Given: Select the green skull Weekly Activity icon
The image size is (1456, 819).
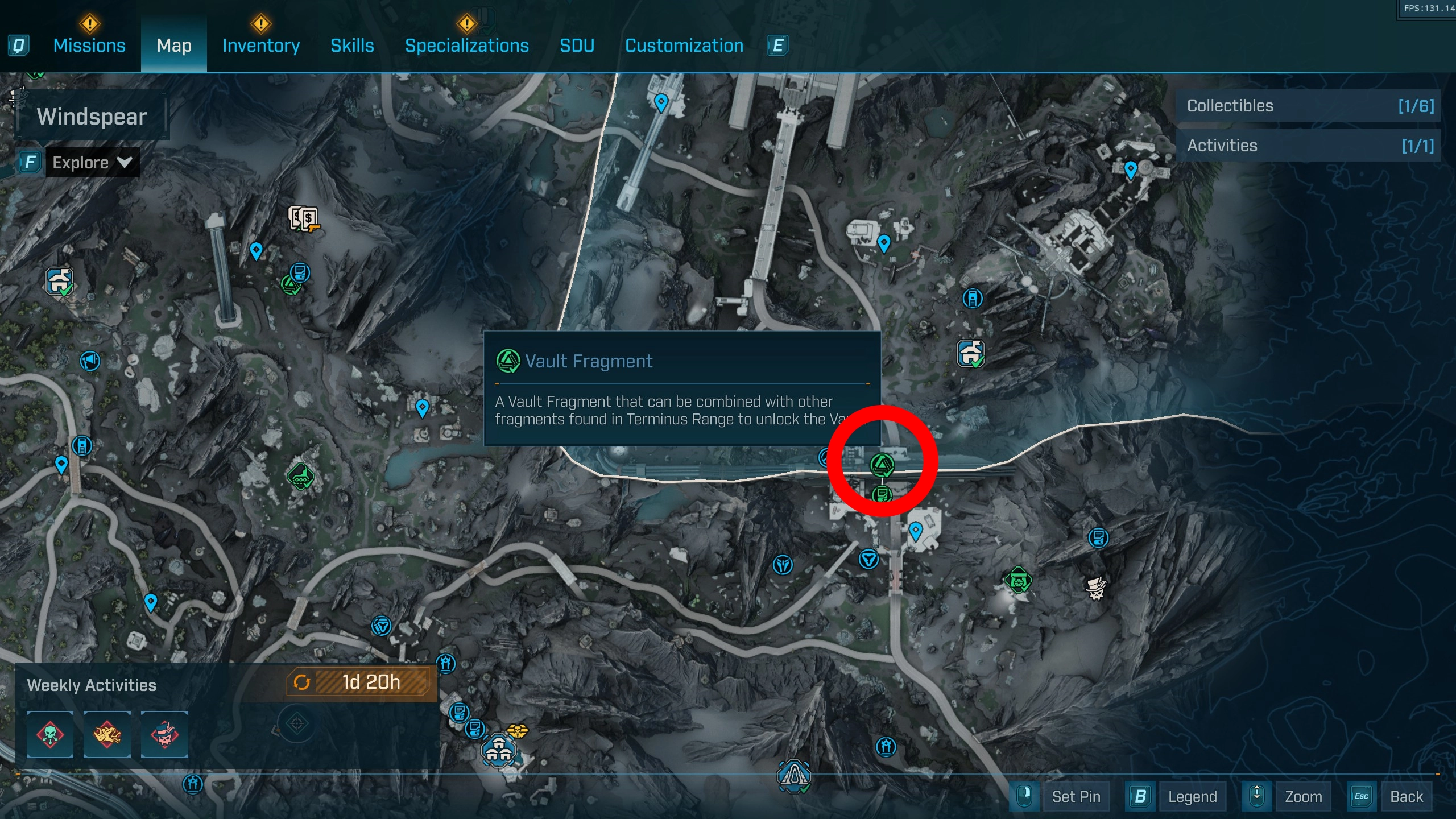Looking at the screenshot, I should tap(50, 735).
